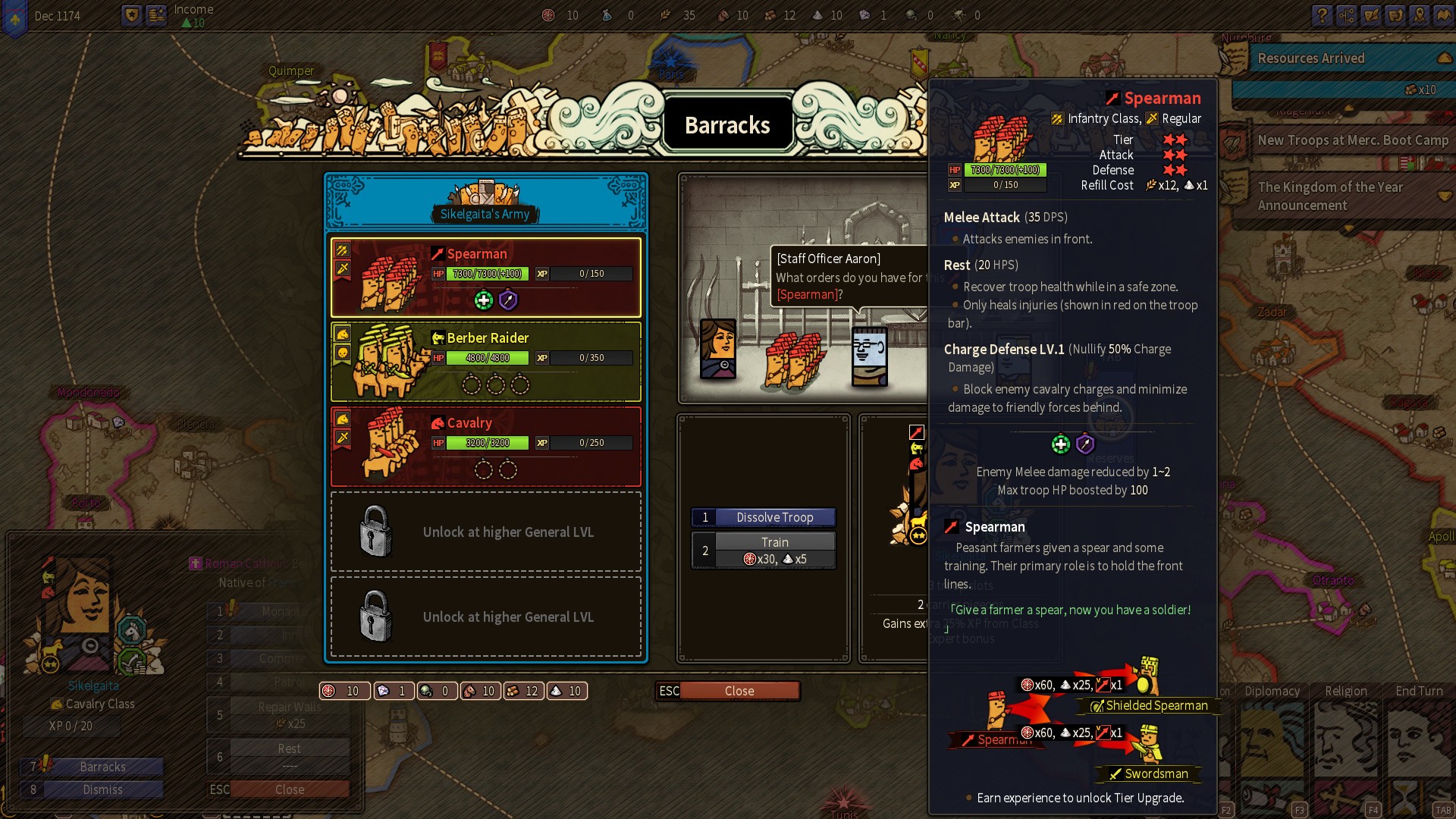Expand the New Troops at Merc. Boot Camp notice
The image size is (1456, 819).
1352,140
